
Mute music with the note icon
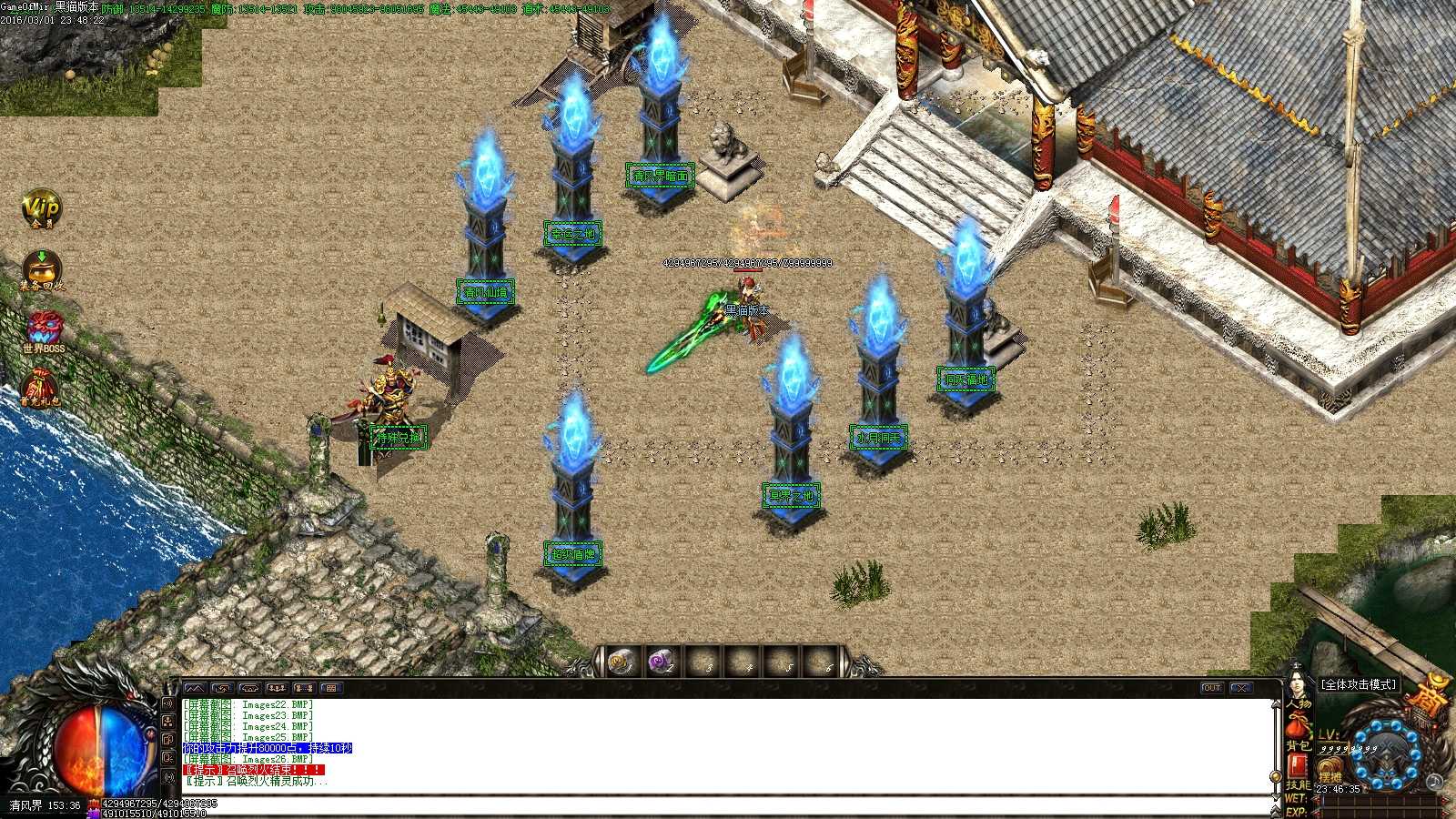point(1433,782)
